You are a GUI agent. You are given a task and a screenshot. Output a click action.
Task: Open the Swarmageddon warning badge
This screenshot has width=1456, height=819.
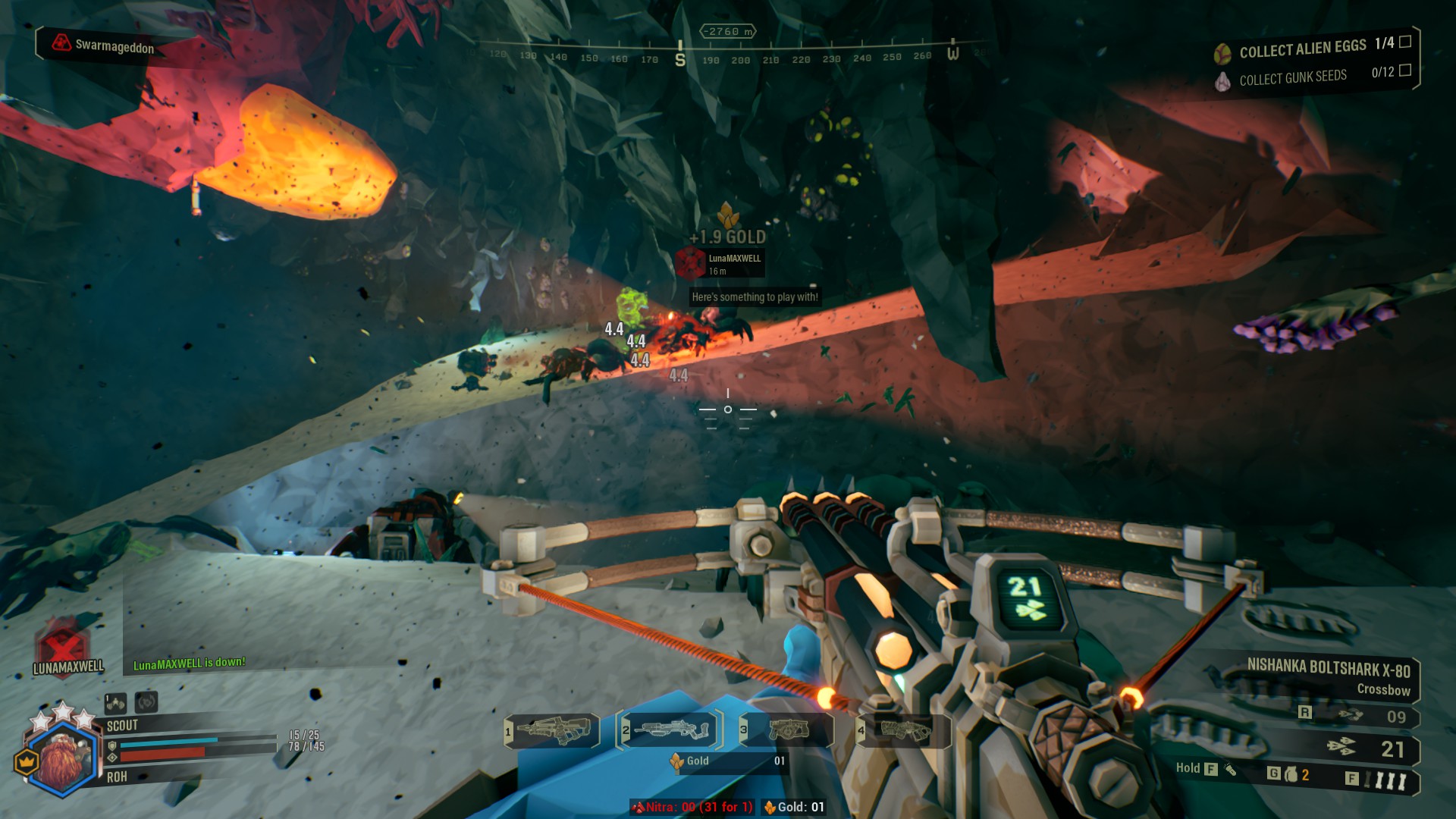tap(103, 45)
